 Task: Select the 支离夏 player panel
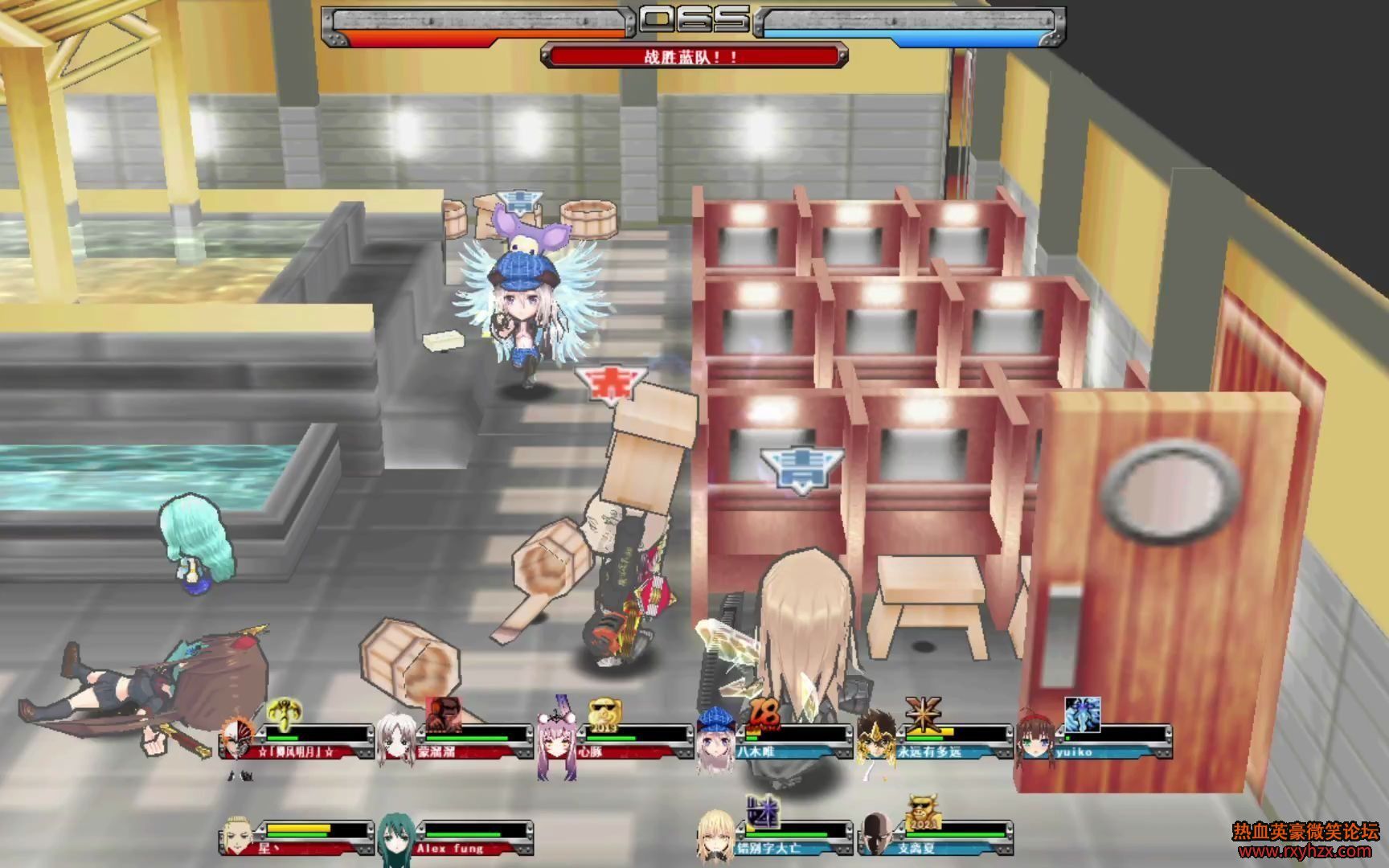click(x=934, y=838)
